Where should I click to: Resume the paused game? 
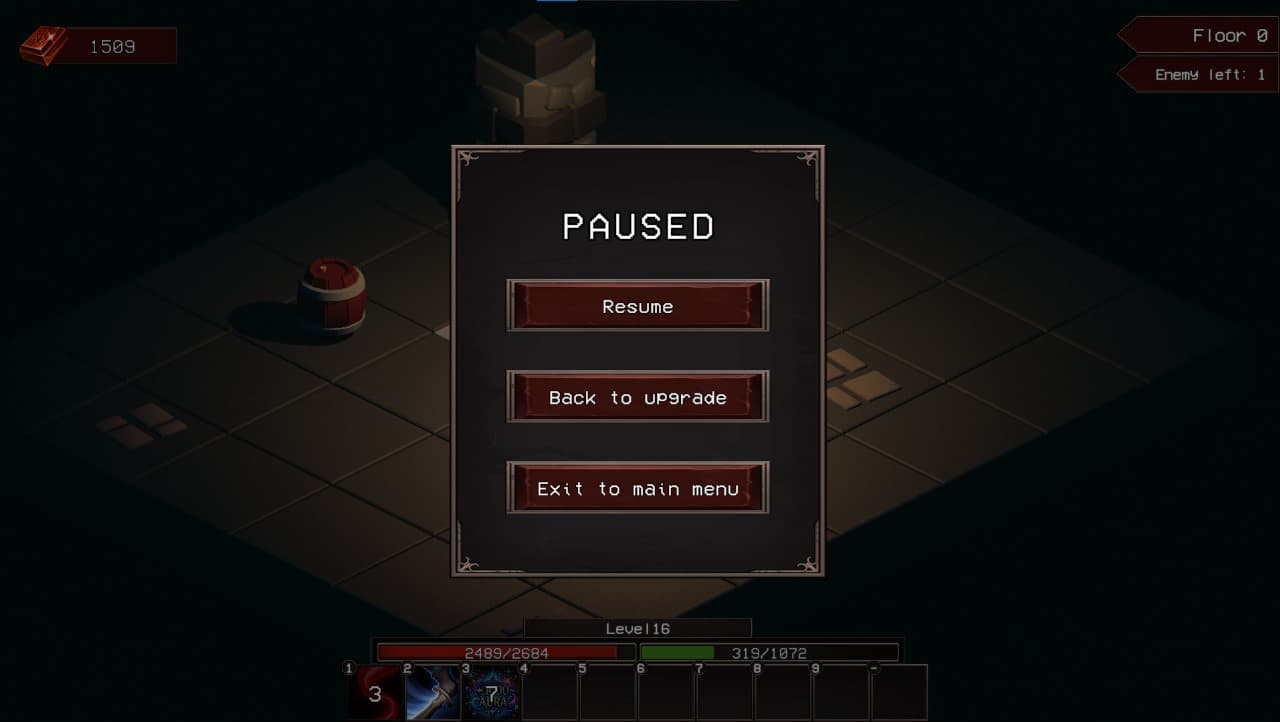pyautogui.click(x=638, y=306)
